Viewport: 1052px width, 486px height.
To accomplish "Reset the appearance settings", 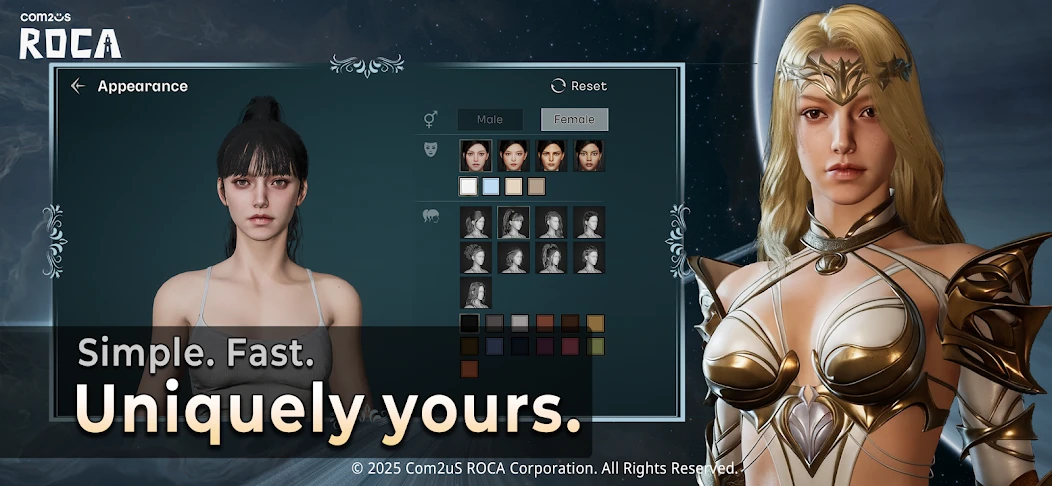I will click(x=579, y=86).
